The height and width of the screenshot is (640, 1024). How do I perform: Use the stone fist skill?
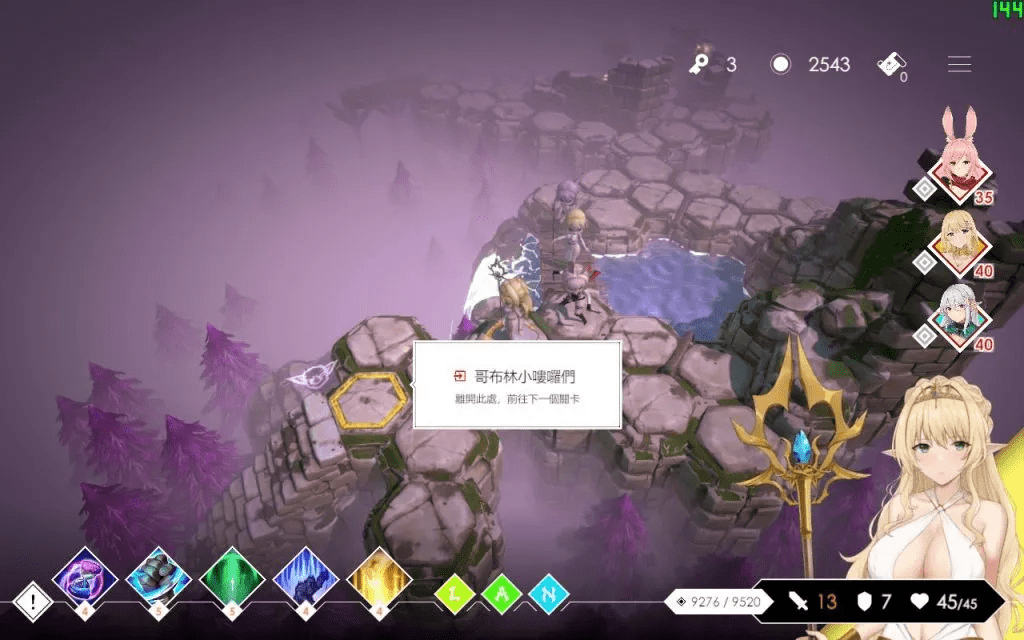[159, 578]
